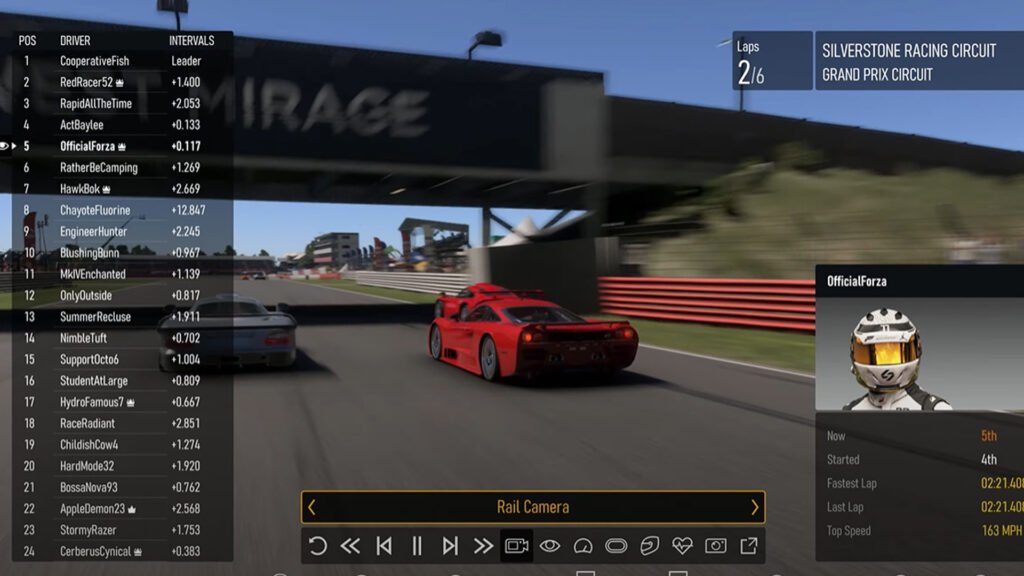Screen dimensions: 1024x576
Task: Click the share export icon in the toolbar
Action: coord(749,546)
